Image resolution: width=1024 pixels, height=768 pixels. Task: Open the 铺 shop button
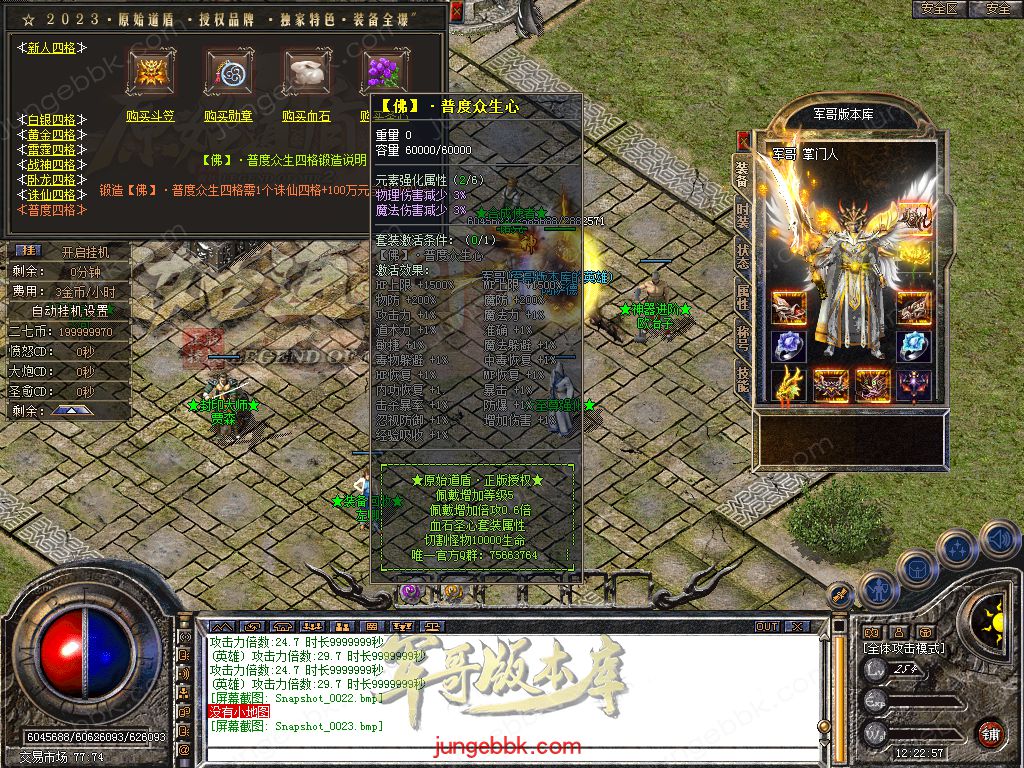click(x=989, y=732)
